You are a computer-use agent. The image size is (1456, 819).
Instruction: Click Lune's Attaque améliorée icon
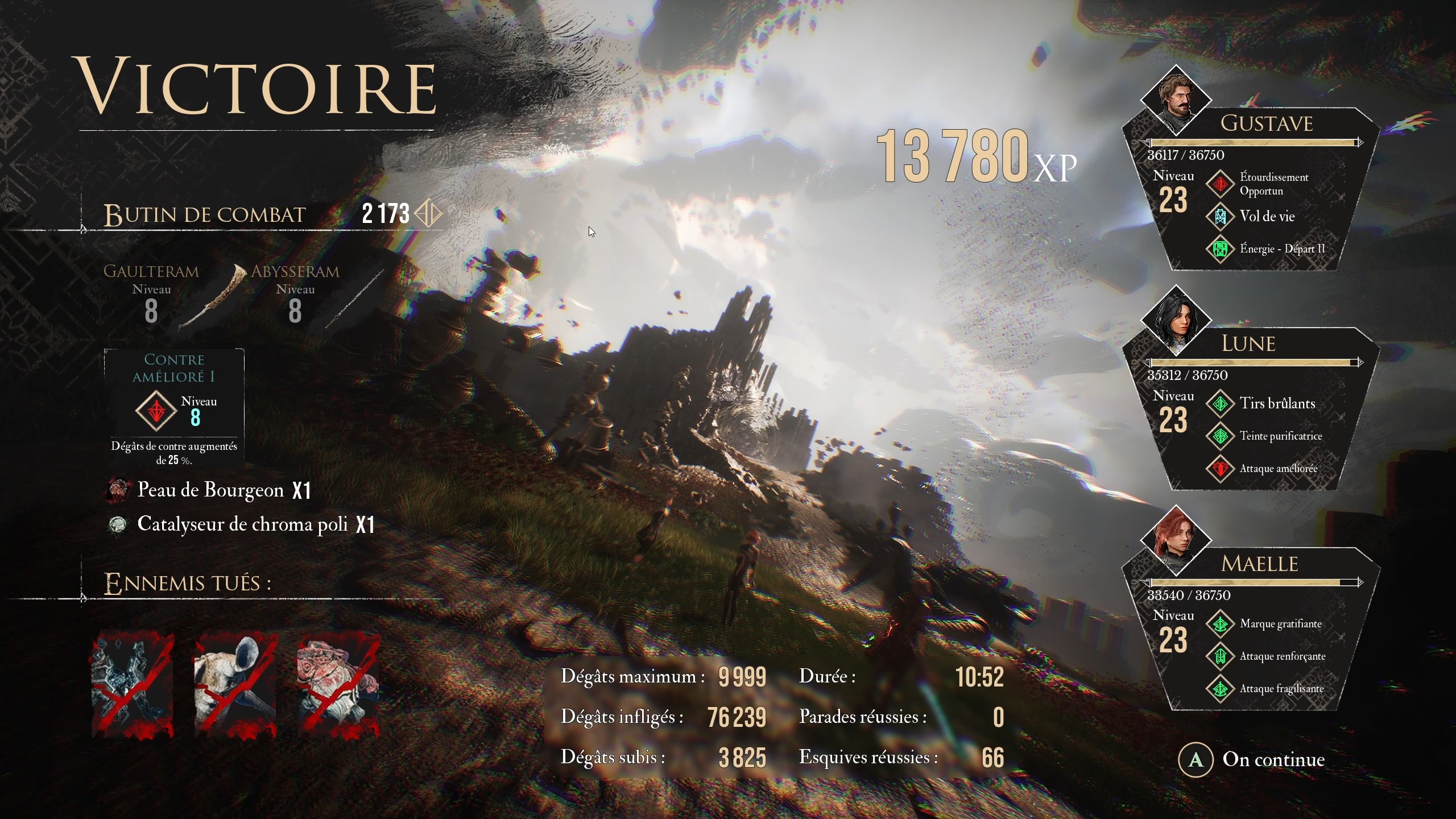point(1221,469)
